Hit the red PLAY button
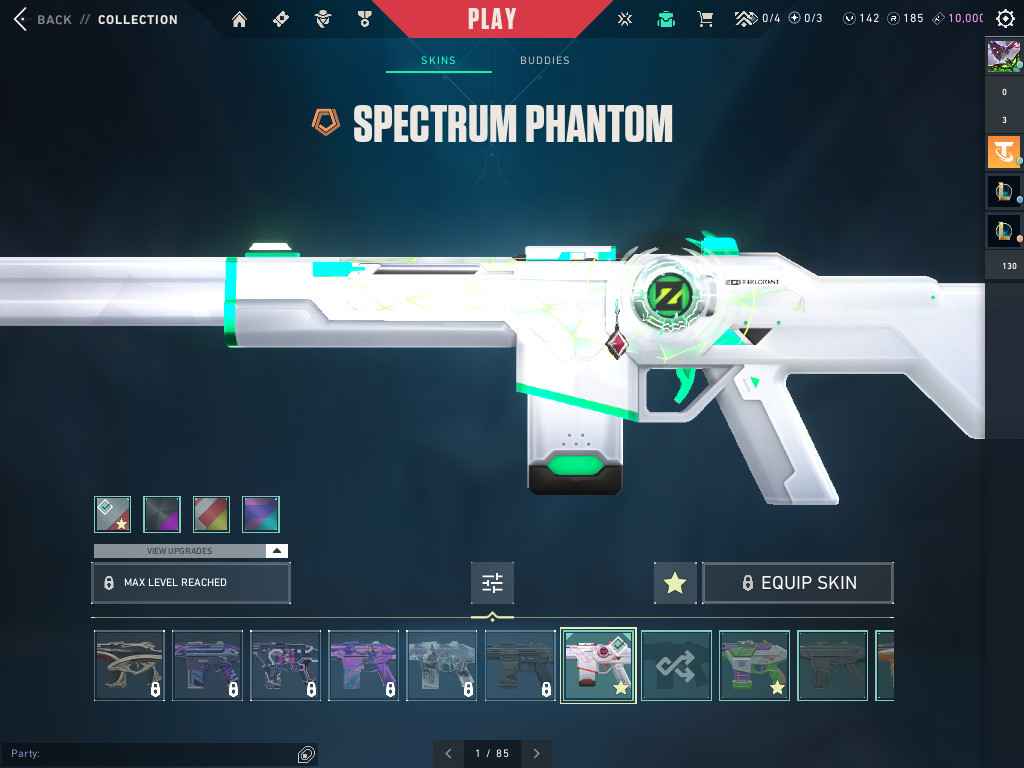This screenshot has height=768, width=1024. coord(492,19)
